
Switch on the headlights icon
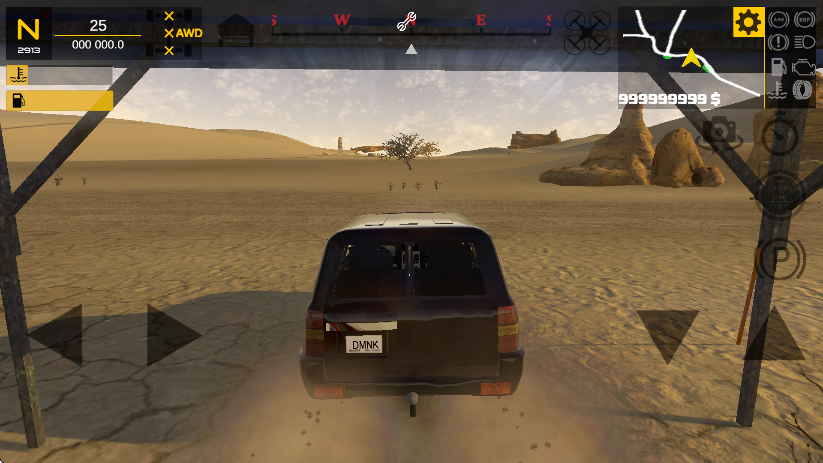(803, 42)
